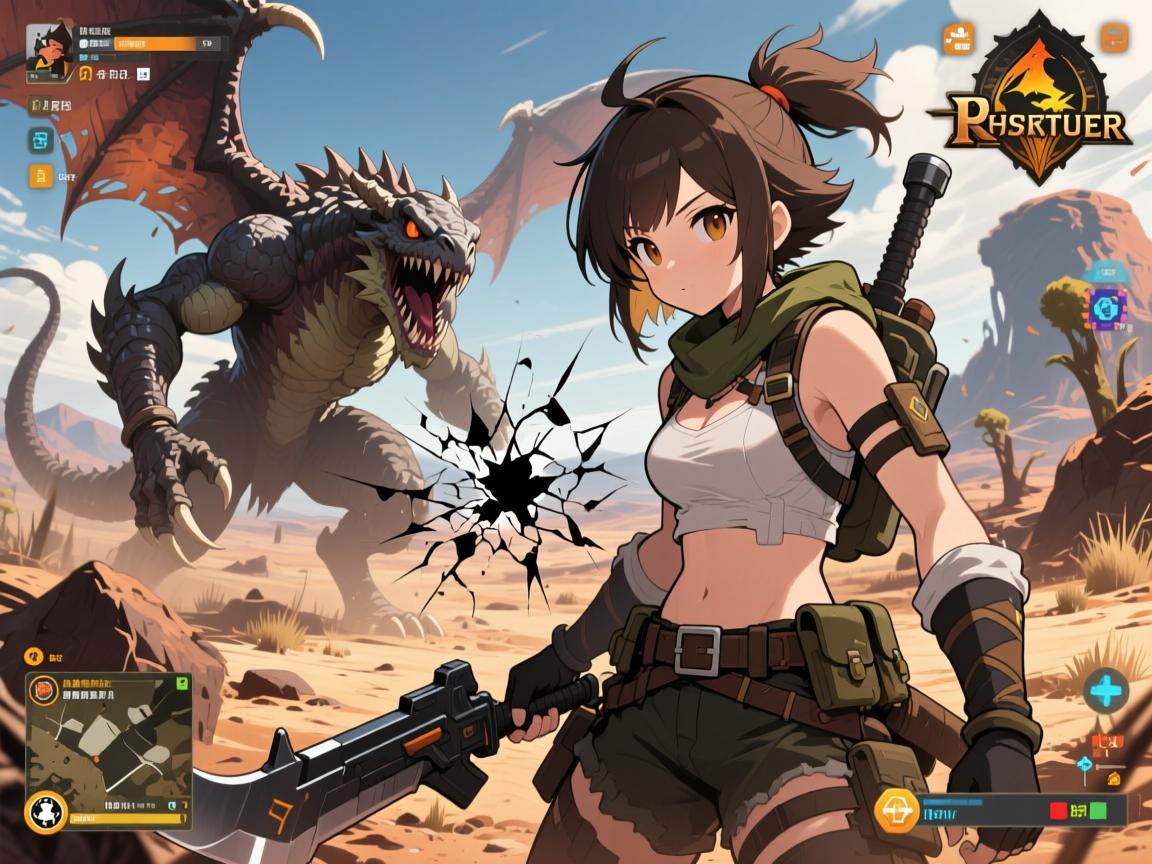
Task: Activate the blue plus button
Action: point(1106,689)
